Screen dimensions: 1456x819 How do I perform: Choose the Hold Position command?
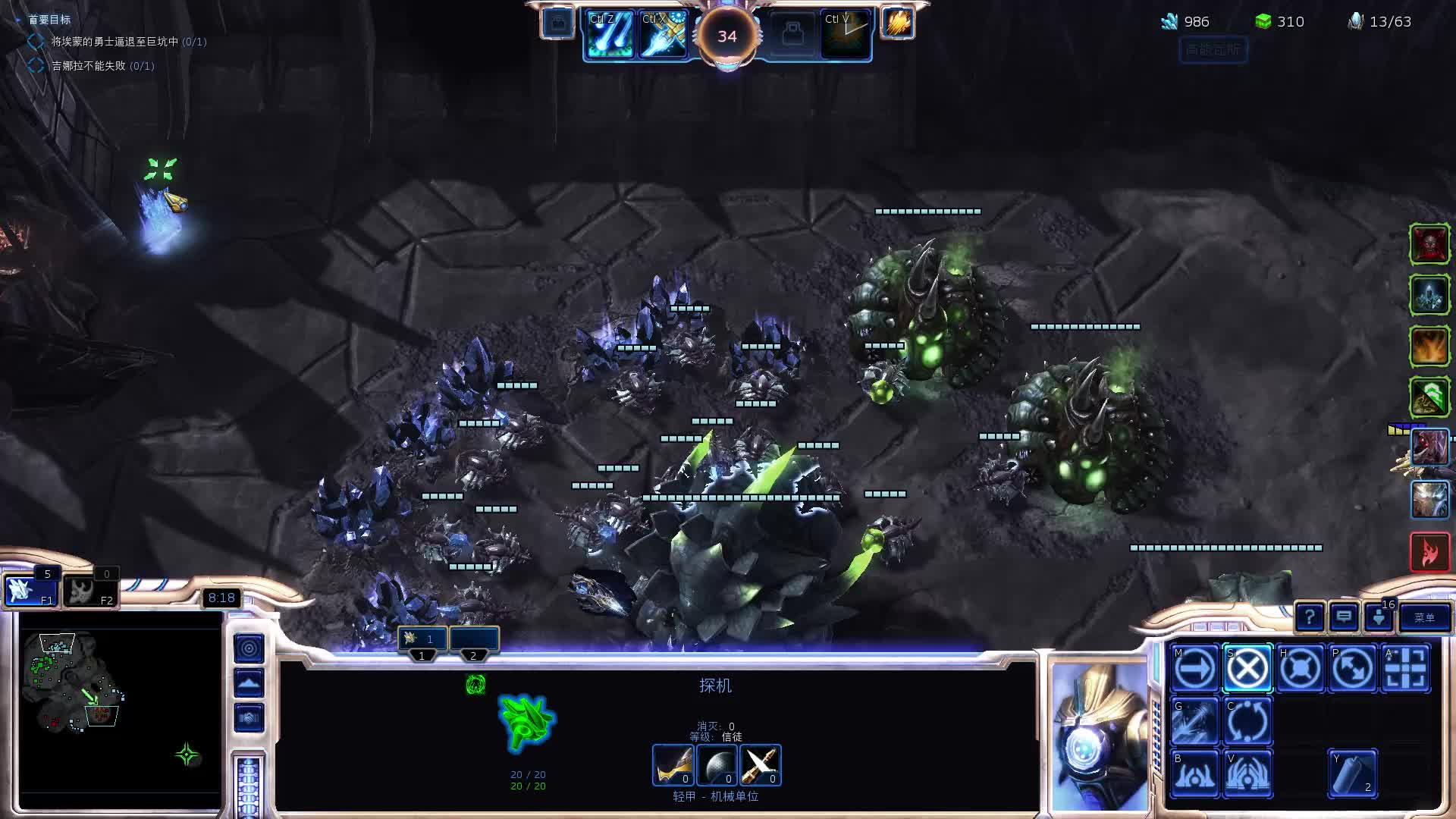click(x=1300, y=669)
